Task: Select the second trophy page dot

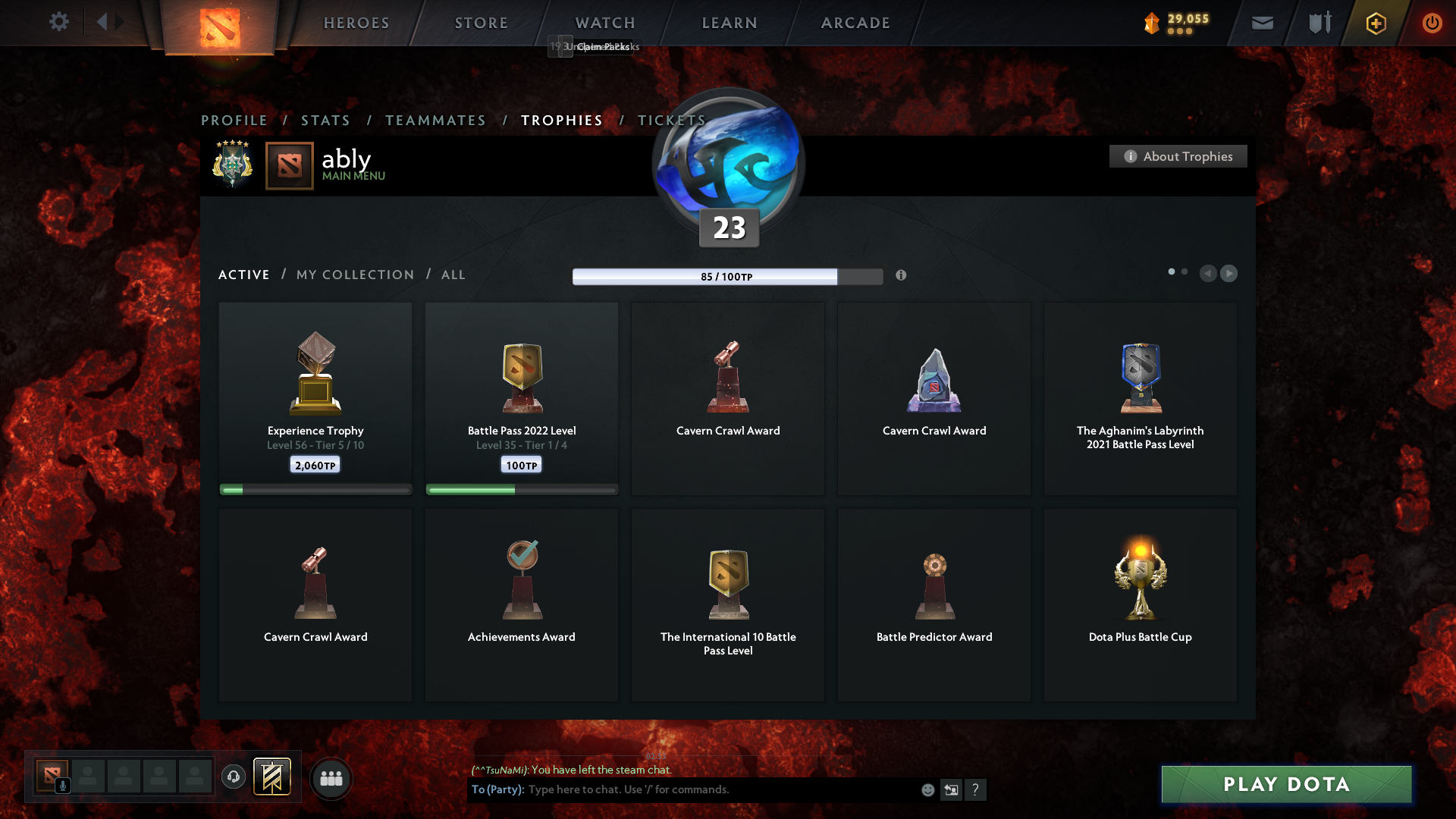Action: pyautogui.click(x=1185, y=270)
